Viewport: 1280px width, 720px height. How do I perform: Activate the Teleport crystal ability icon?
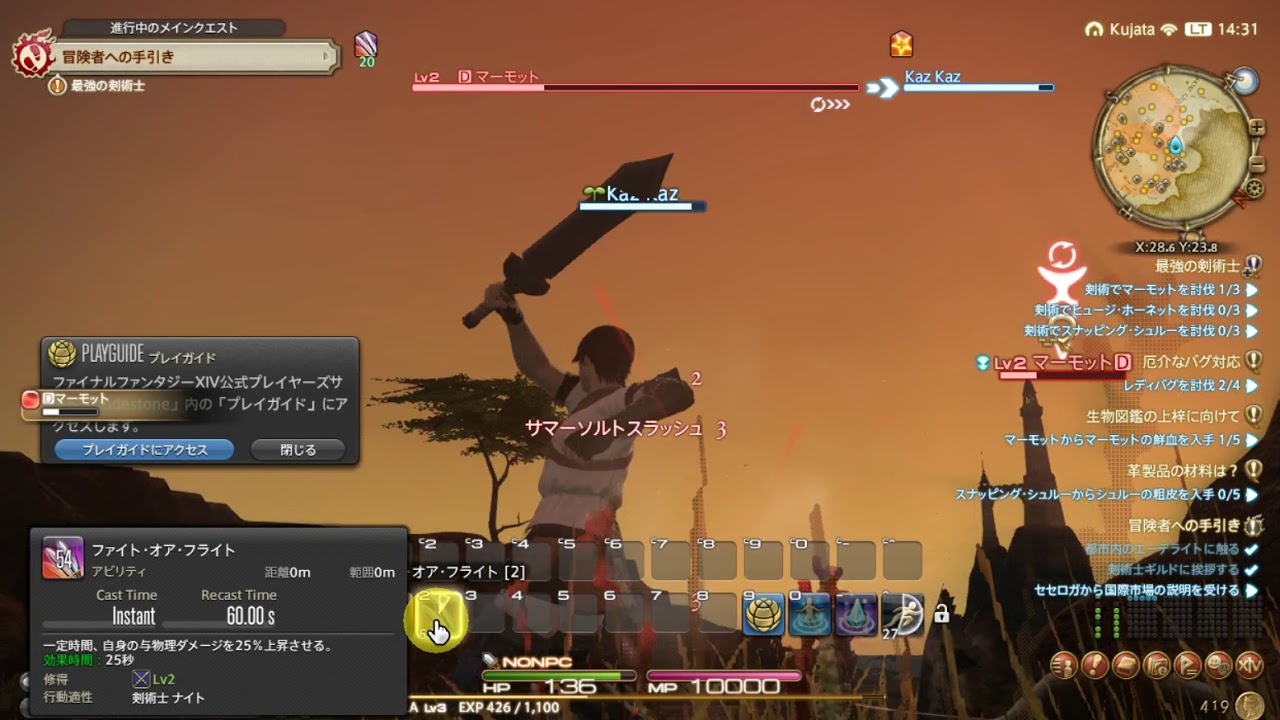(x=856, y=615)
